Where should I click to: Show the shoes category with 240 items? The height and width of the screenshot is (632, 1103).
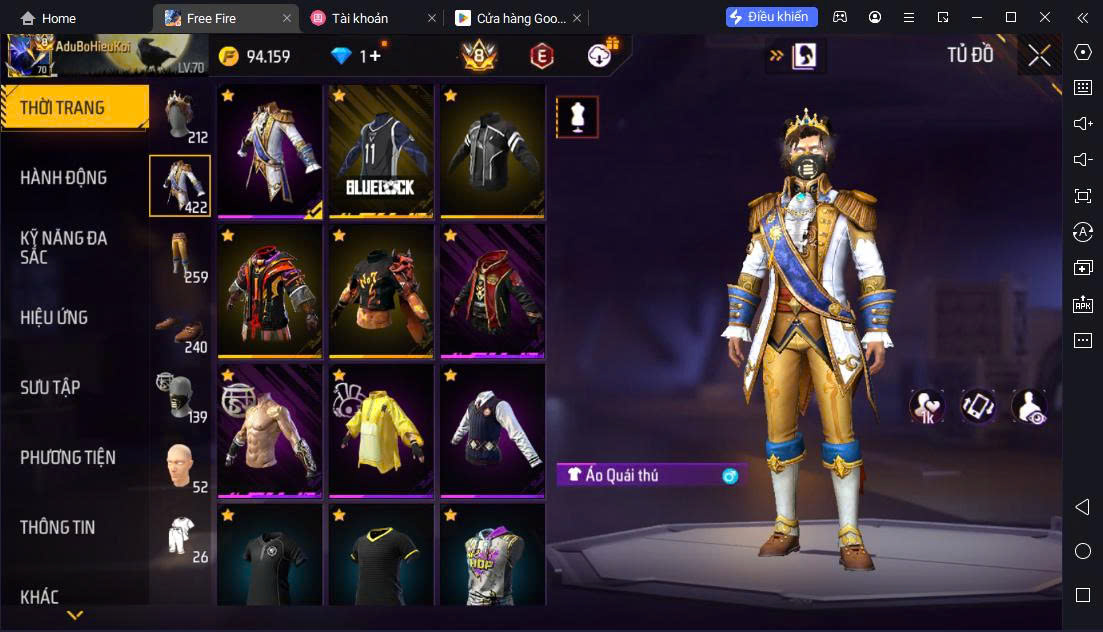[180, 328]
